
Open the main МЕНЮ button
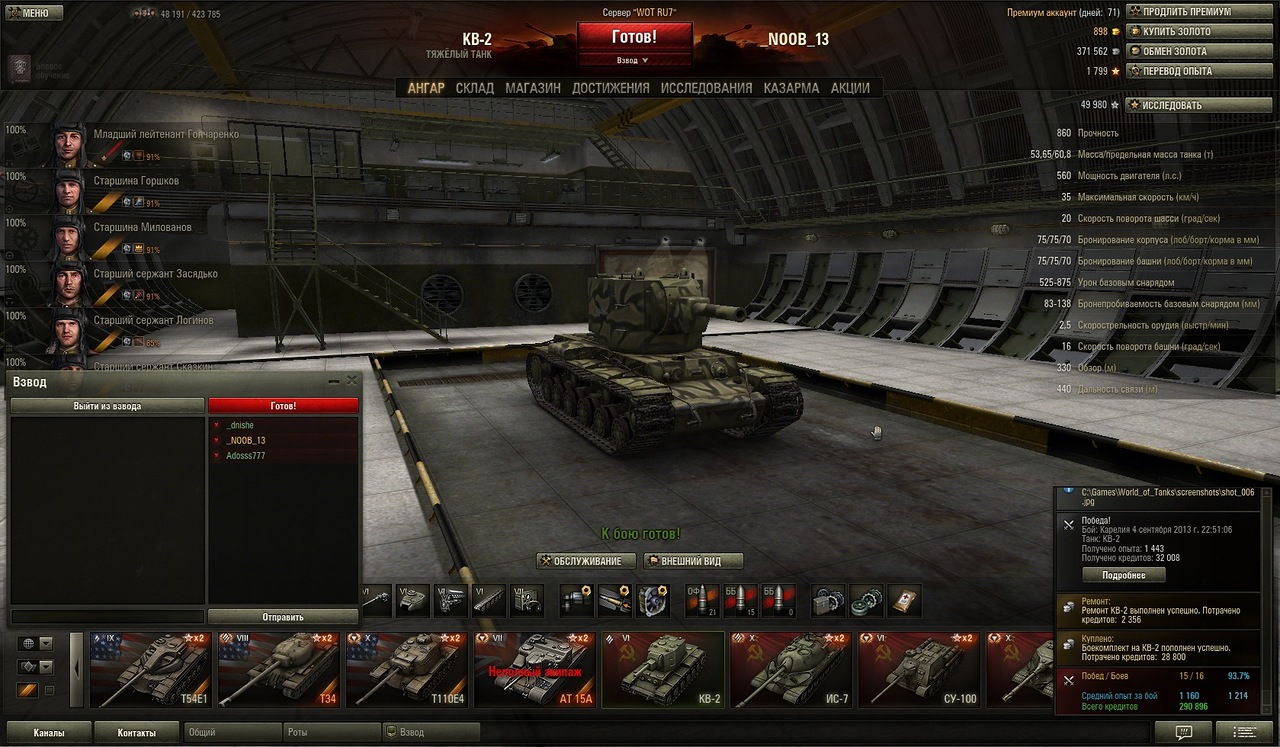coord(34,13)
